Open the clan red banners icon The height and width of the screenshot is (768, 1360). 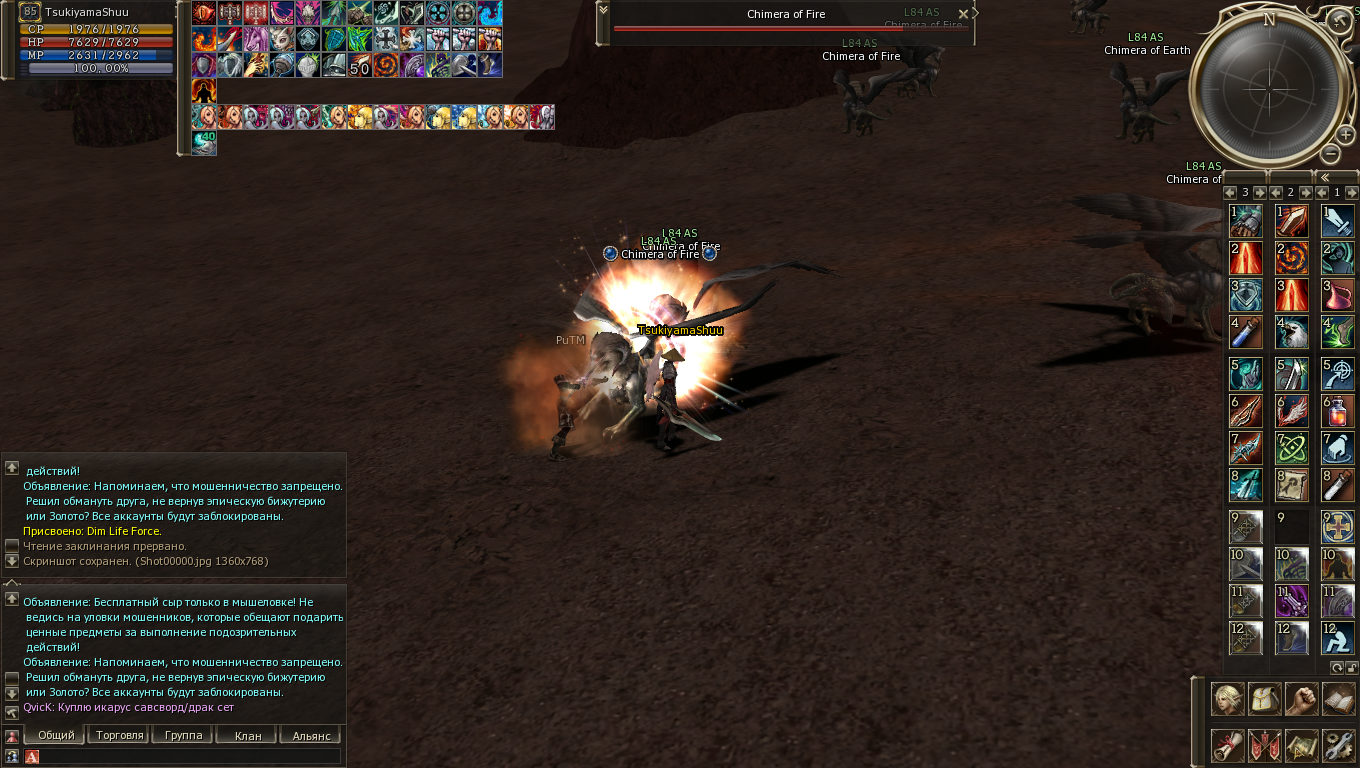coord(1265,745)
